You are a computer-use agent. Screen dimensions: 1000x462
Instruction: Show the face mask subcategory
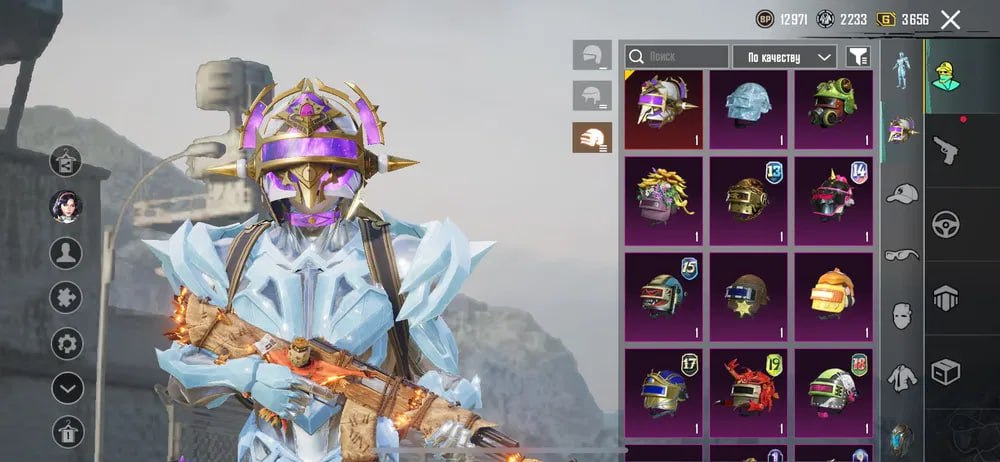pyautogui.click(x=901, y=316)
